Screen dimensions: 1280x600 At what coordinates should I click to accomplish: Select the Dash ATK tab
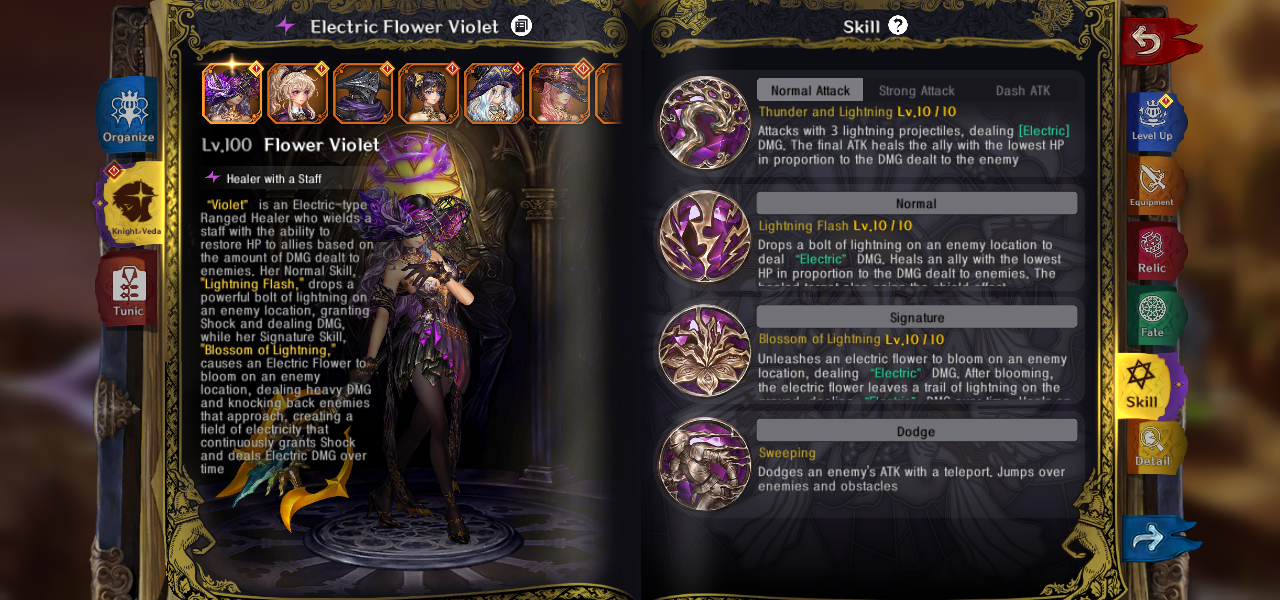pyautogui.click(x=1022, y=90)
